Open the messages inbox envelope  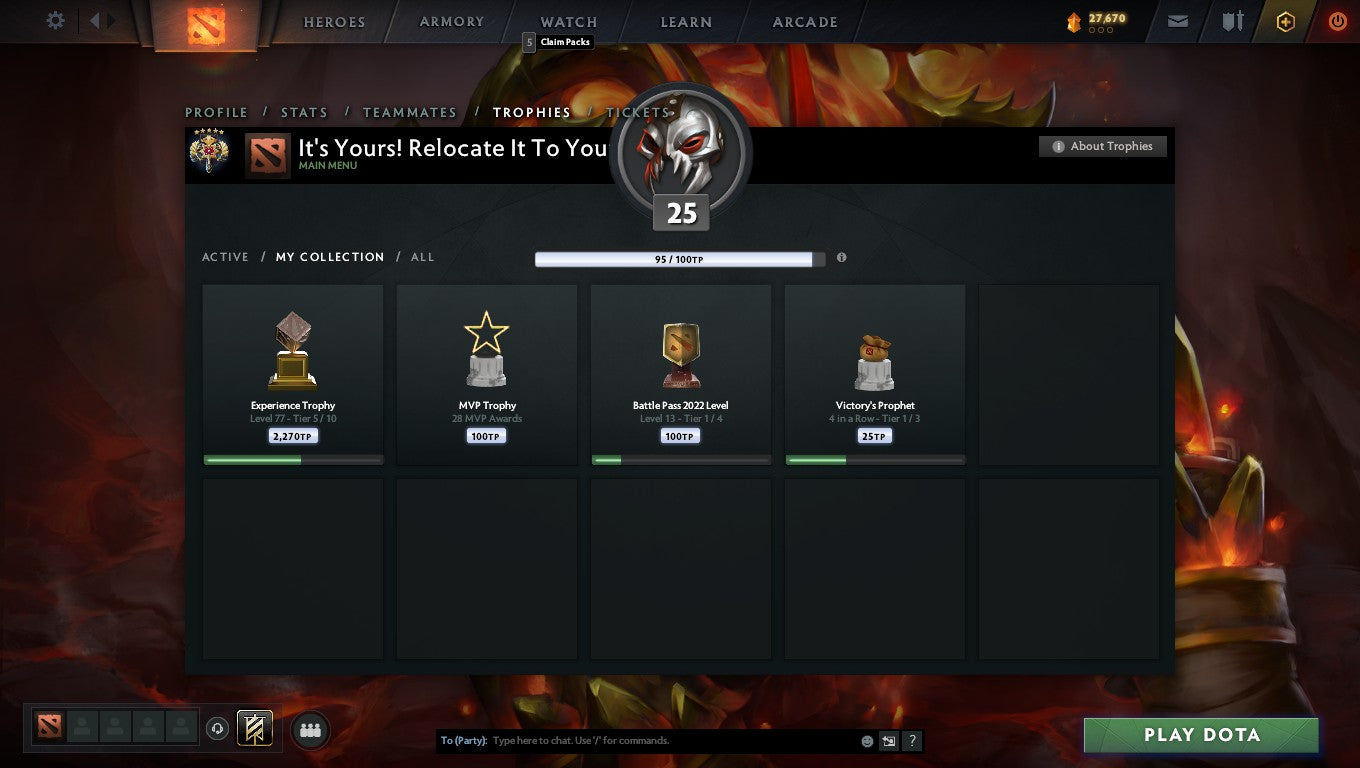click(1177, 21)
